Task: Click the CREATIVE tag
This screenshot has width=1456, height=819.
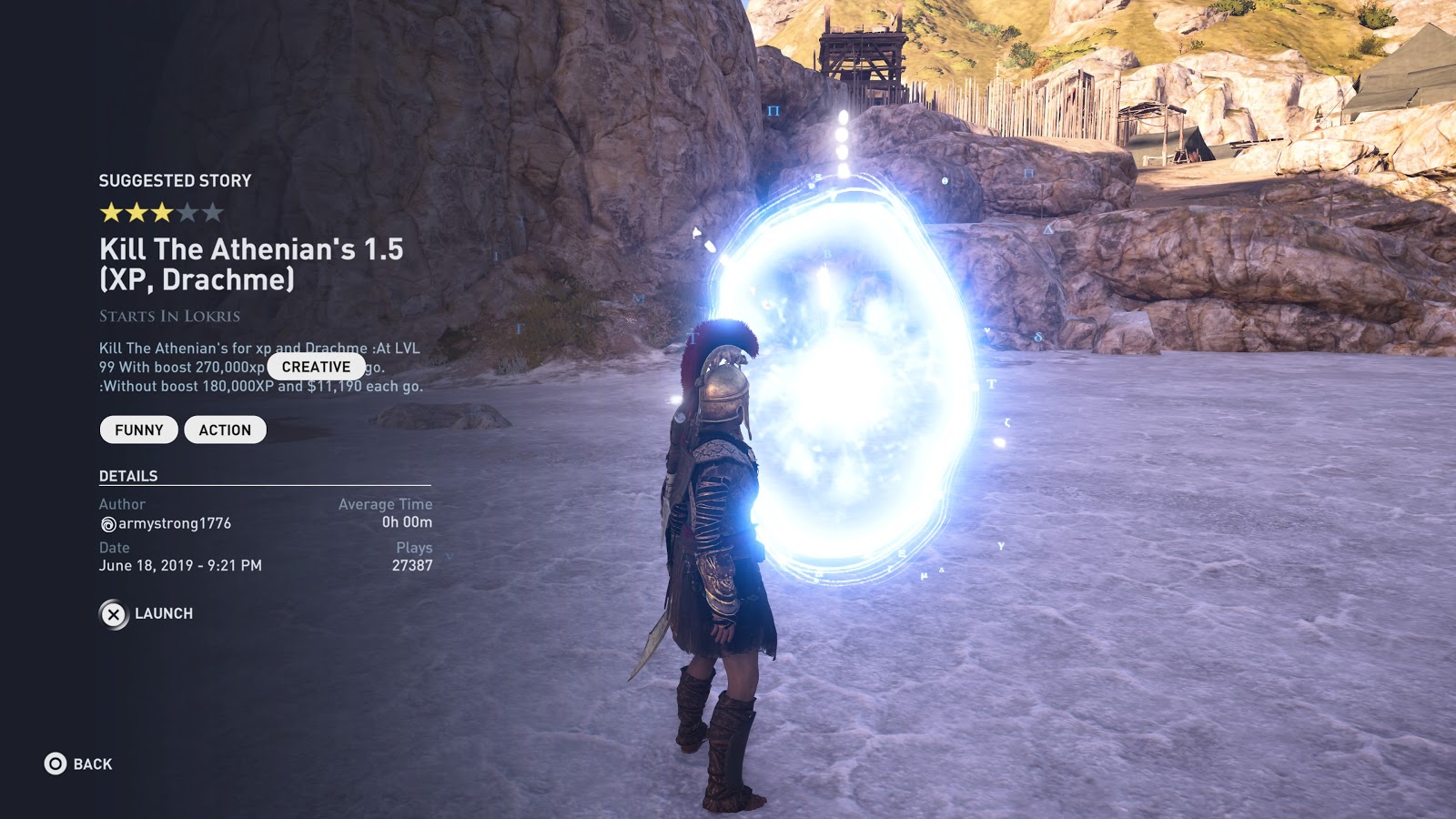Action: pyautogui.click(x=316, y=367)
